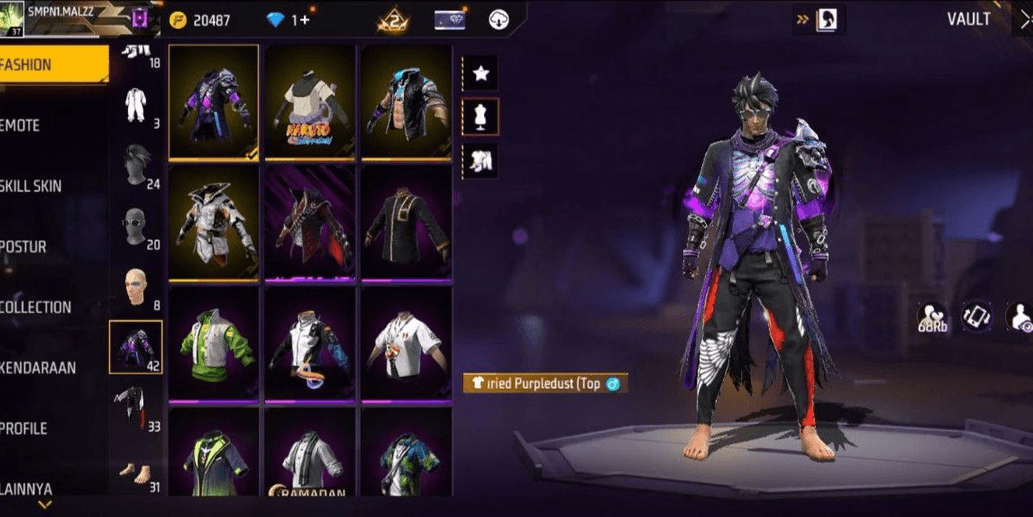The image size is (1033, 517).
Task: Select the white jumpsuit outfit set subcategory
Action: point(135,104)
